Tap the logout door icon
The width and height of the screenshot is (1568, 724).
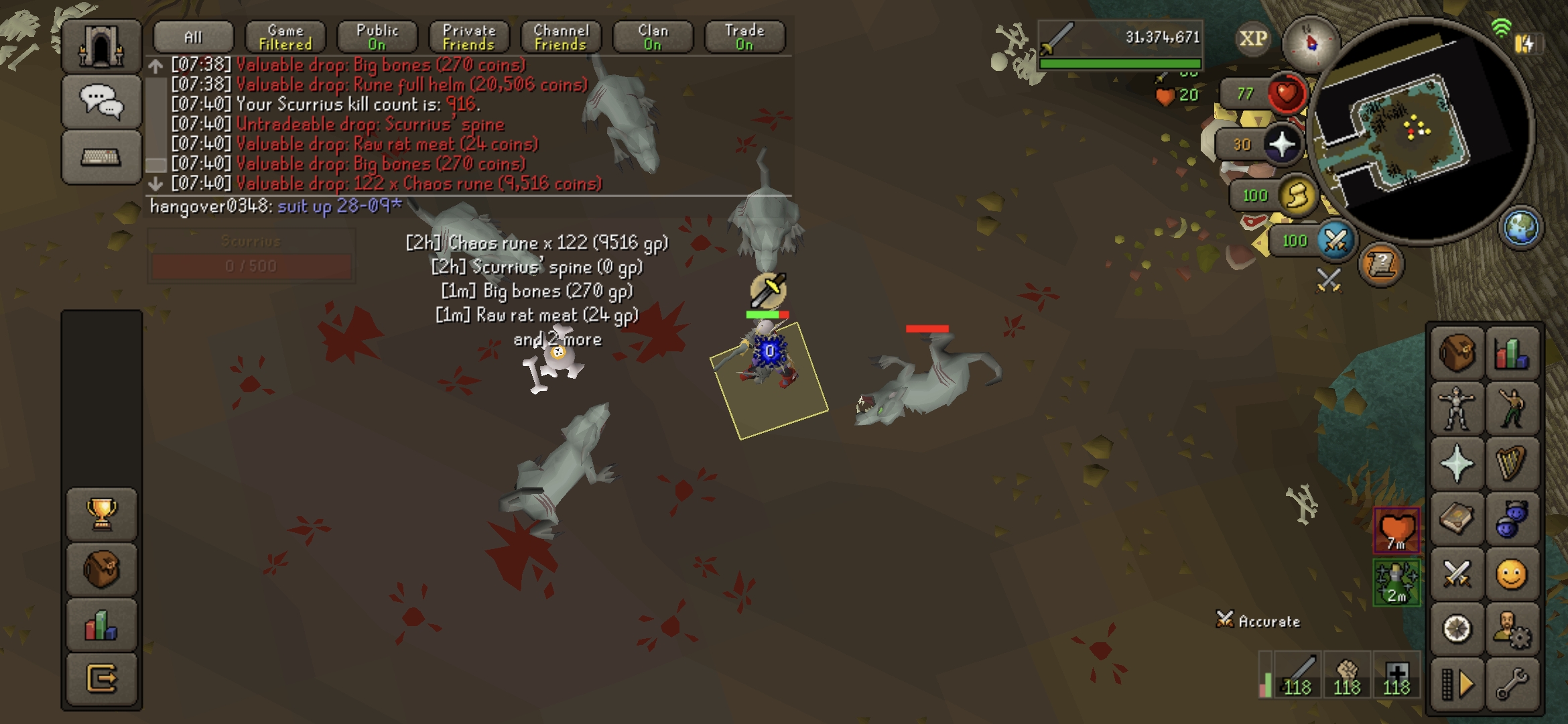point(102,679)
